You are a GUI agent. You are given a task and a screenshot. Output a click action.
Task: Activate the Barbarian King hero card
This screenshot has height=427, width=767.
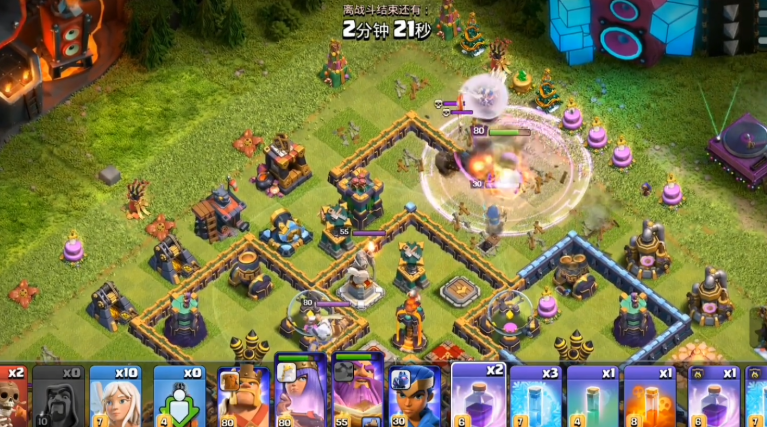tap(243, 396)
